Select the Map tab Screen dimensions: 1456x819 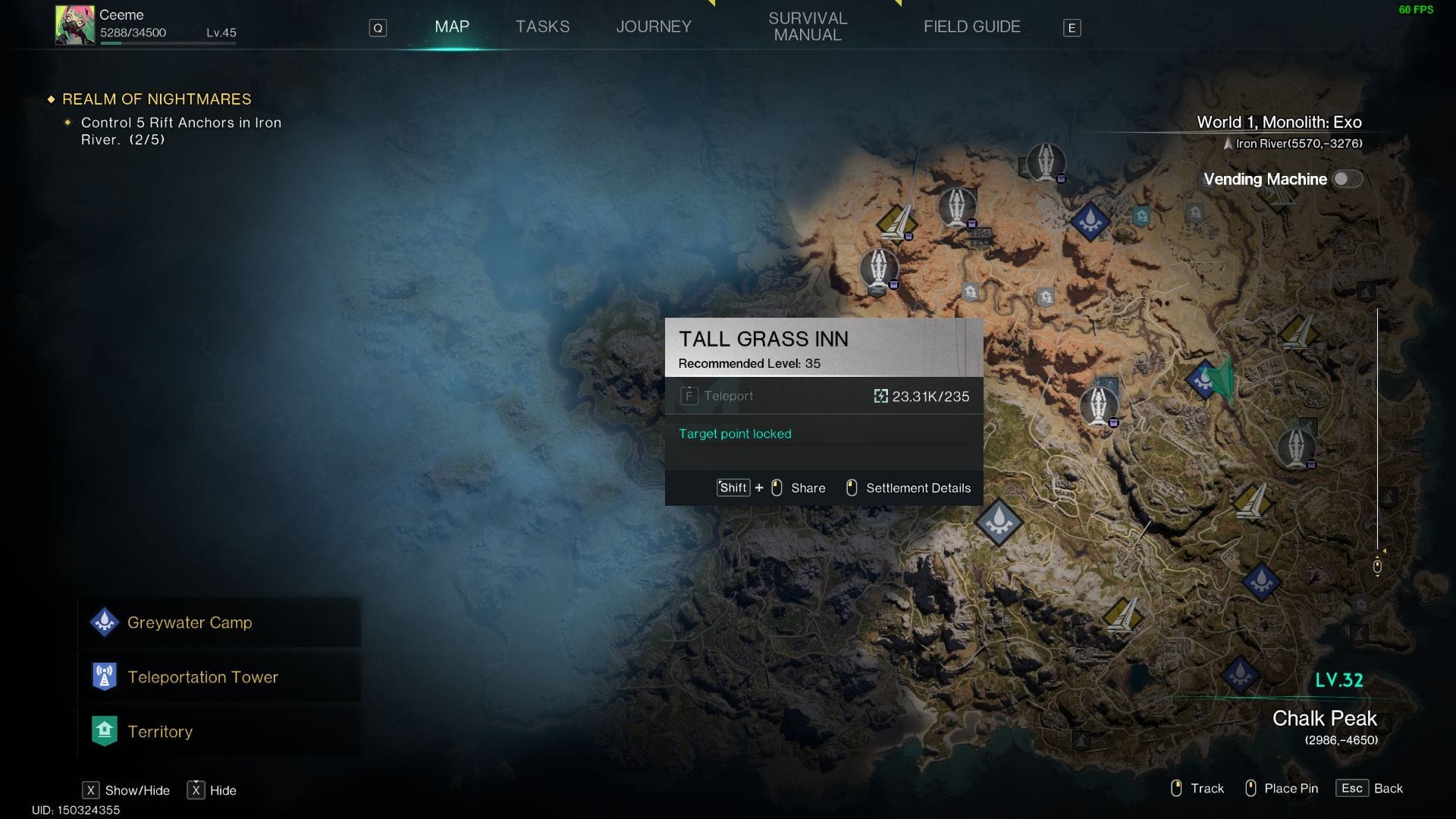coord(452,27)
